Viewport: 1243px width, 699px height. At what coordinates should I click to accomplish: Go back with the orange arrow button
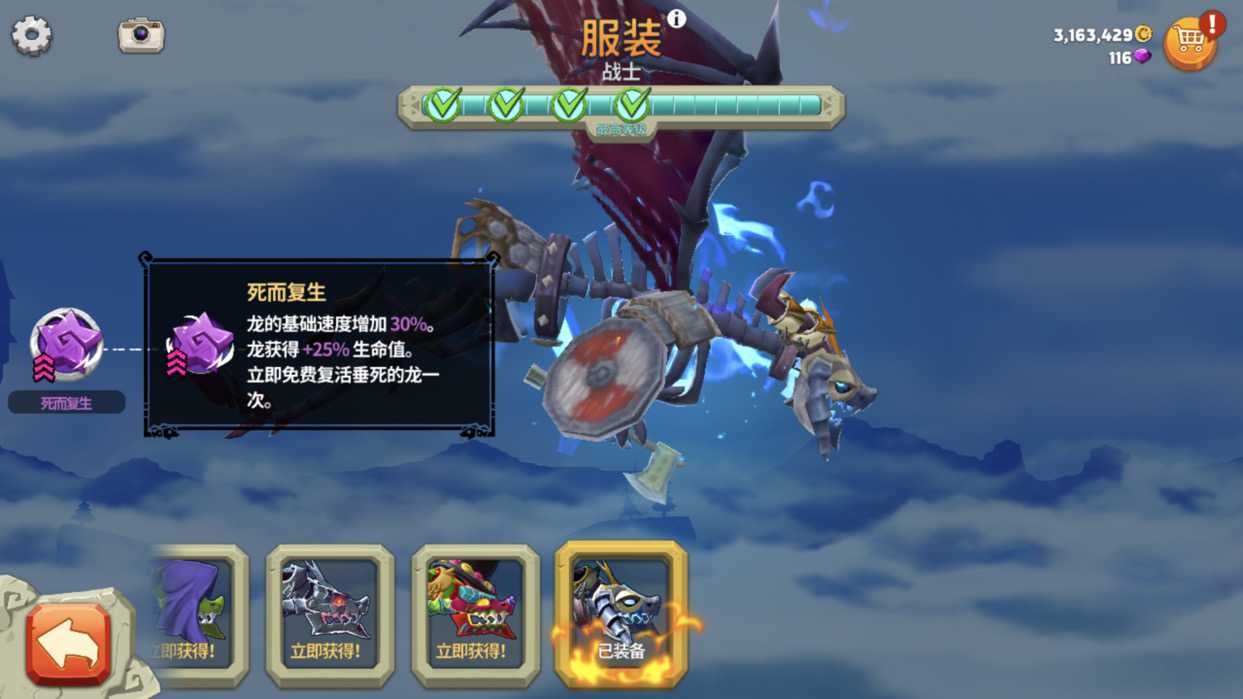pos(69,643)
